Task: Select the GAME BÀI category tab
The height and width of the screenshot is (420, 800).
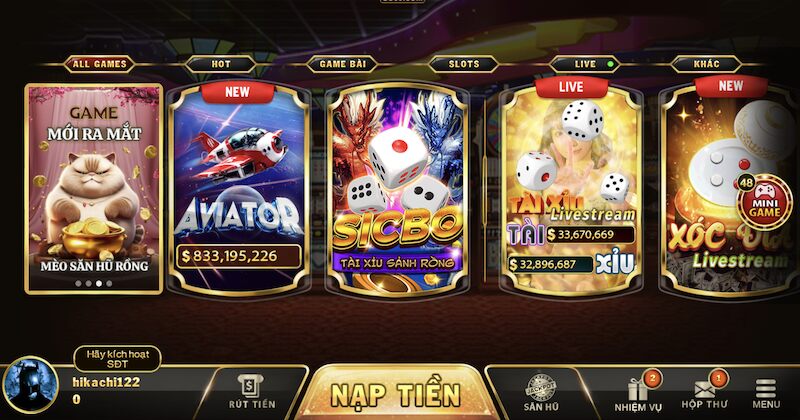Action: click(x=340, y=64)
